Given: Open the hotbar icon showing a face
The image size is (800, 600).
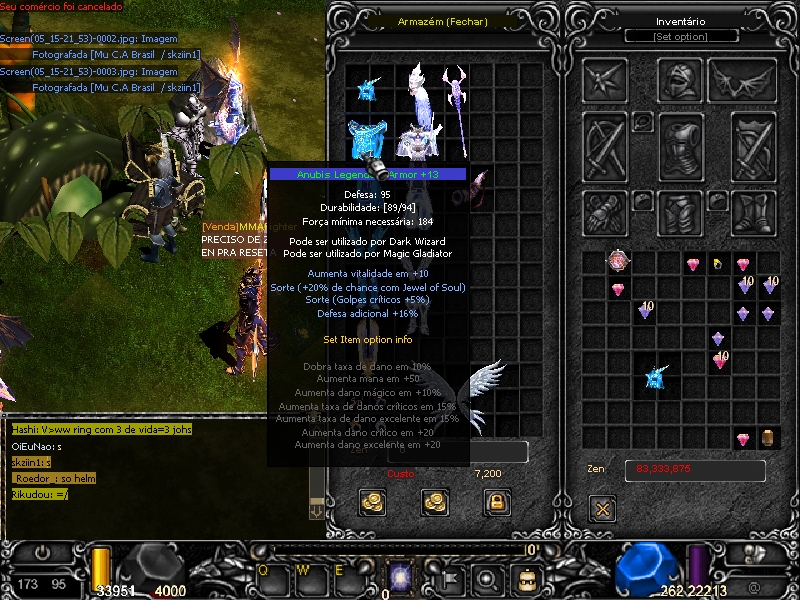Looking at the screenshot, I should pos(524,577).
